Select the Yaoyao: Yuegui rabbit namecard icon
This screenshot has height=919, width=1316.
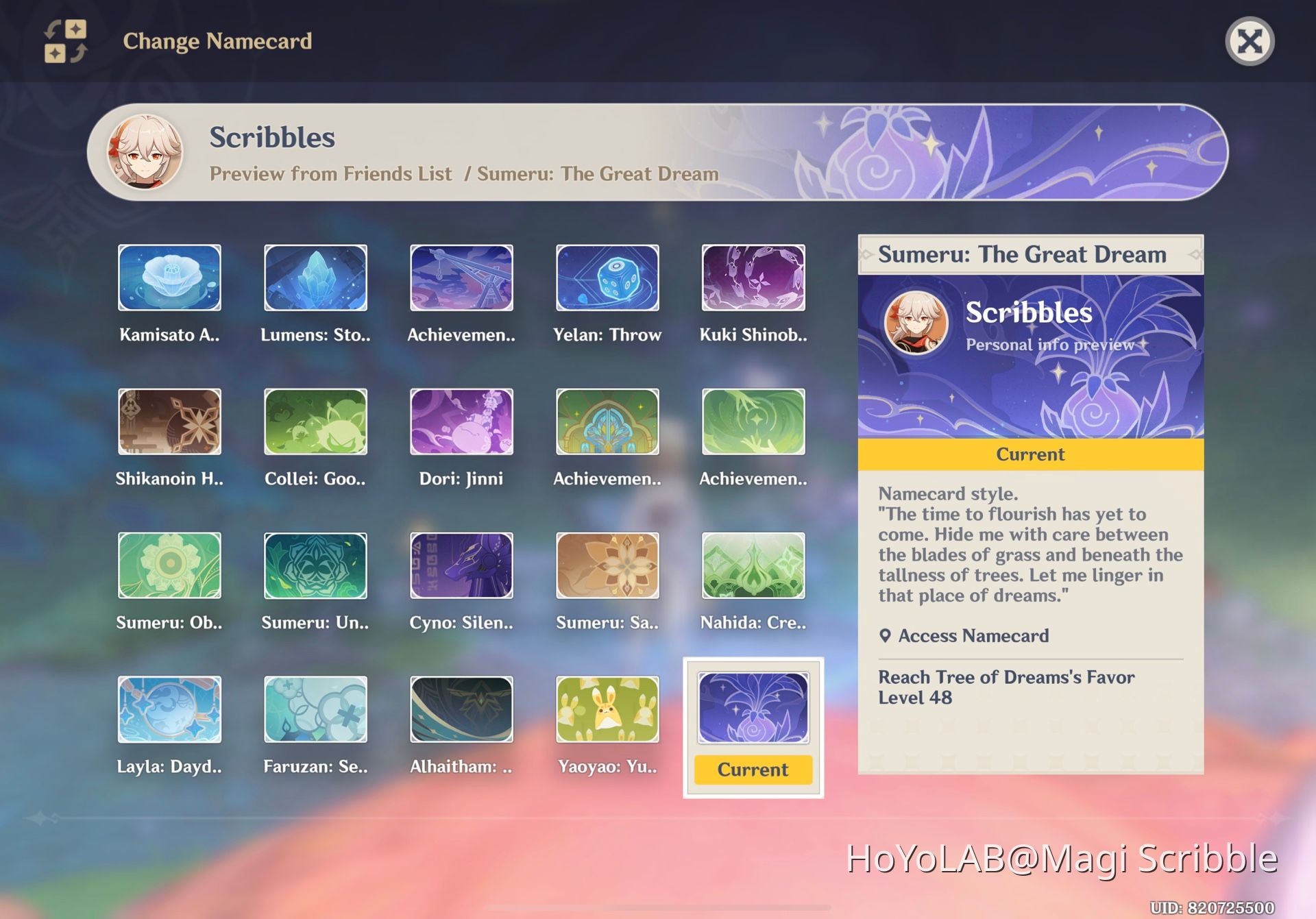[607, 711]
